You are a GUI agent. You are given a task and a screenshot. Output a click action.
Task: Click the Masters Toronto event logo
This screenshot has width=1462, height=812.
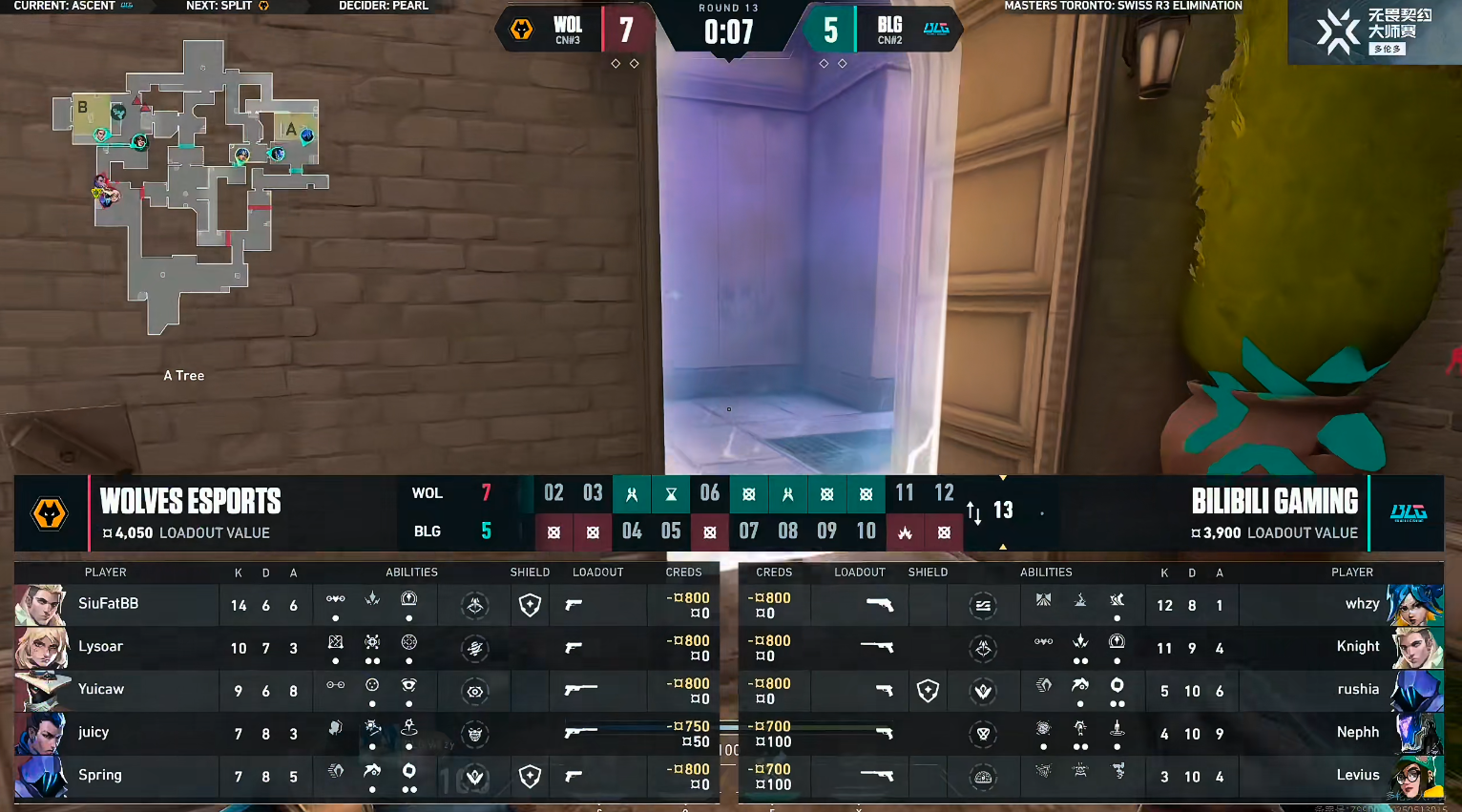click(1374, 31)
